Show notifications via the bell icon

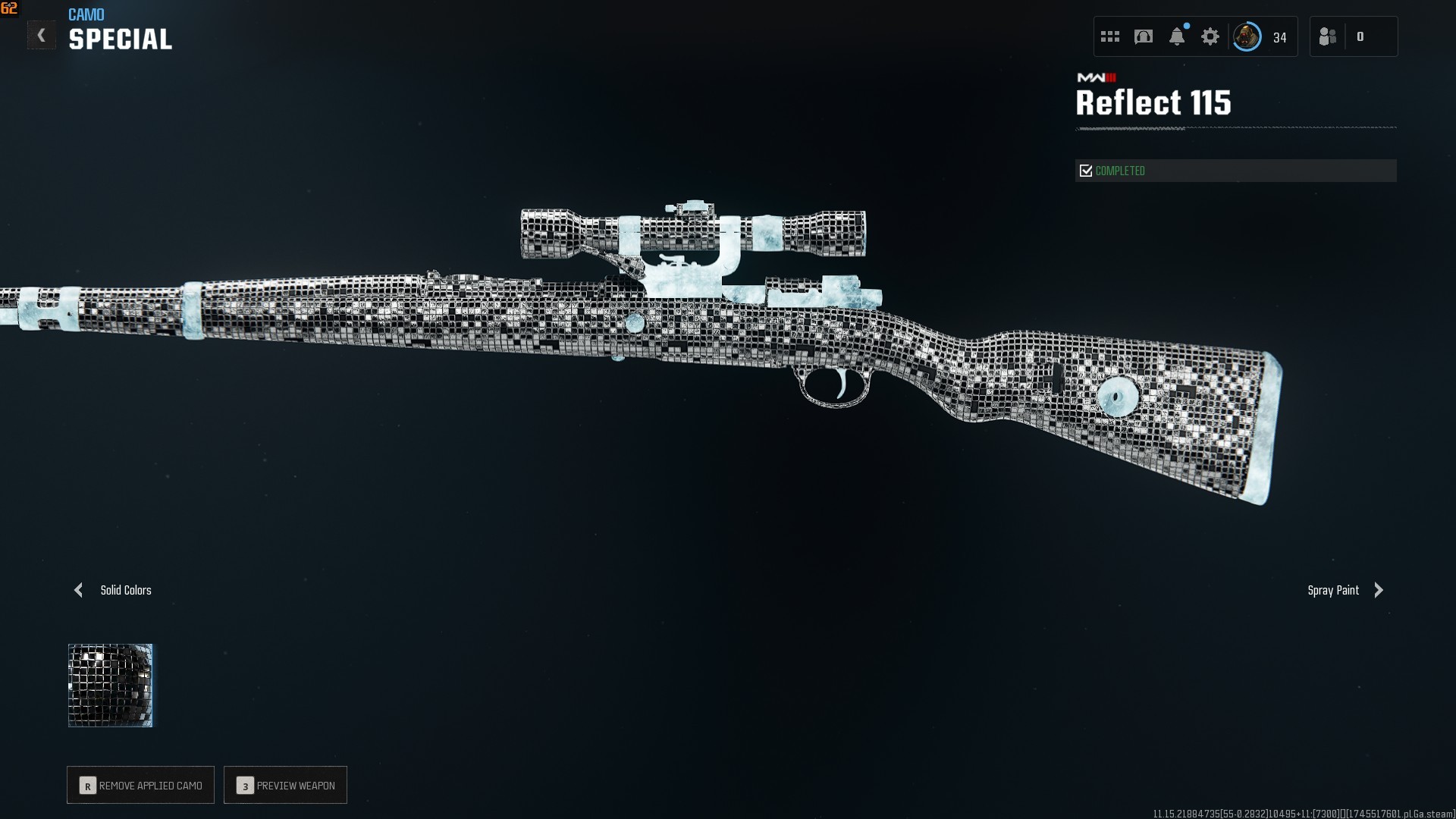click(1177, 36)
